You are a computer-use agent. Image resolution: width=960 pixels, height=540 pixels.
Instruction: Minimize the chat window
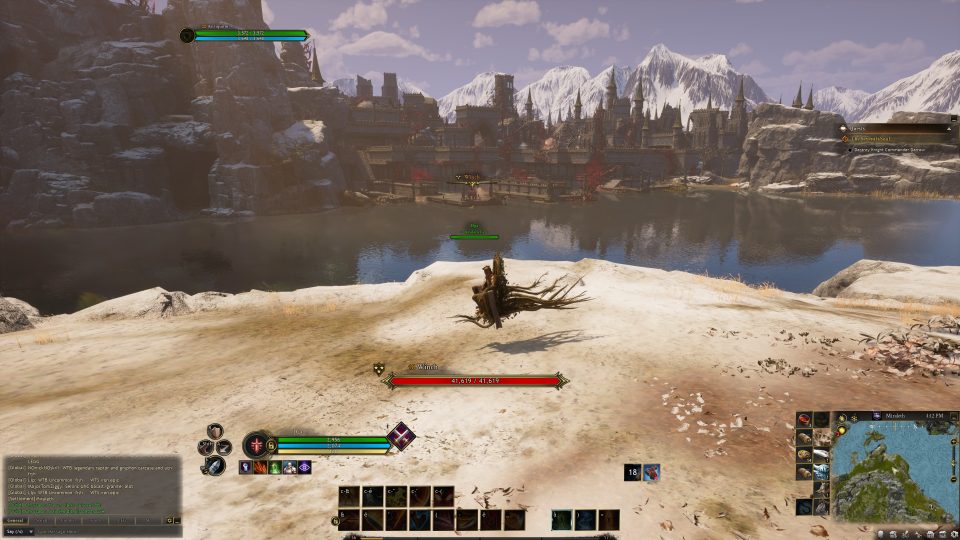(x=178, y=520)
